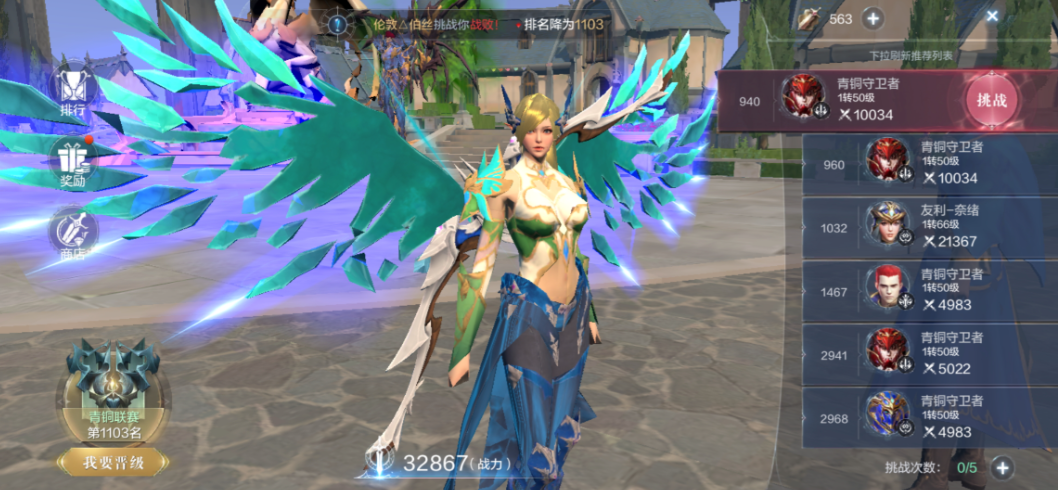Add challenge attempts next to 0/5
1058x490 pixels.
click(1003, 467)
